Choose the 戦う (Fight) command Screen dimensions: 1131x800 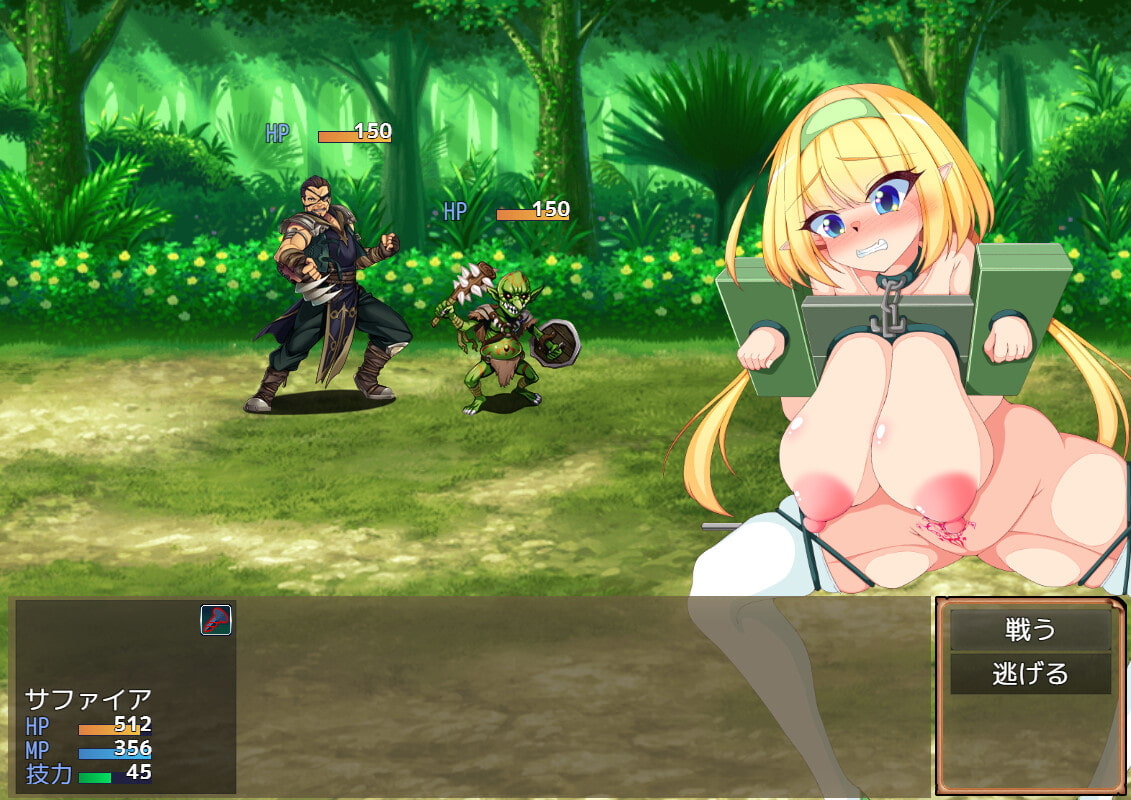point(1030,630)
